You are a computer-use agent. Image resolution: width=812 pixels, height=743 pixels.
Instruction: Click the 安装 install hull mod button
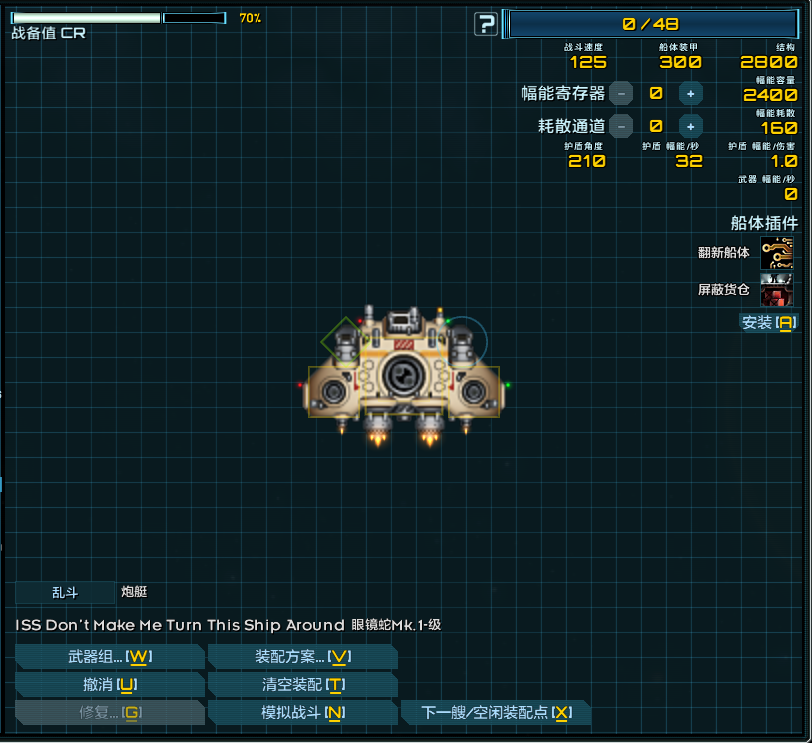[768, 322]
